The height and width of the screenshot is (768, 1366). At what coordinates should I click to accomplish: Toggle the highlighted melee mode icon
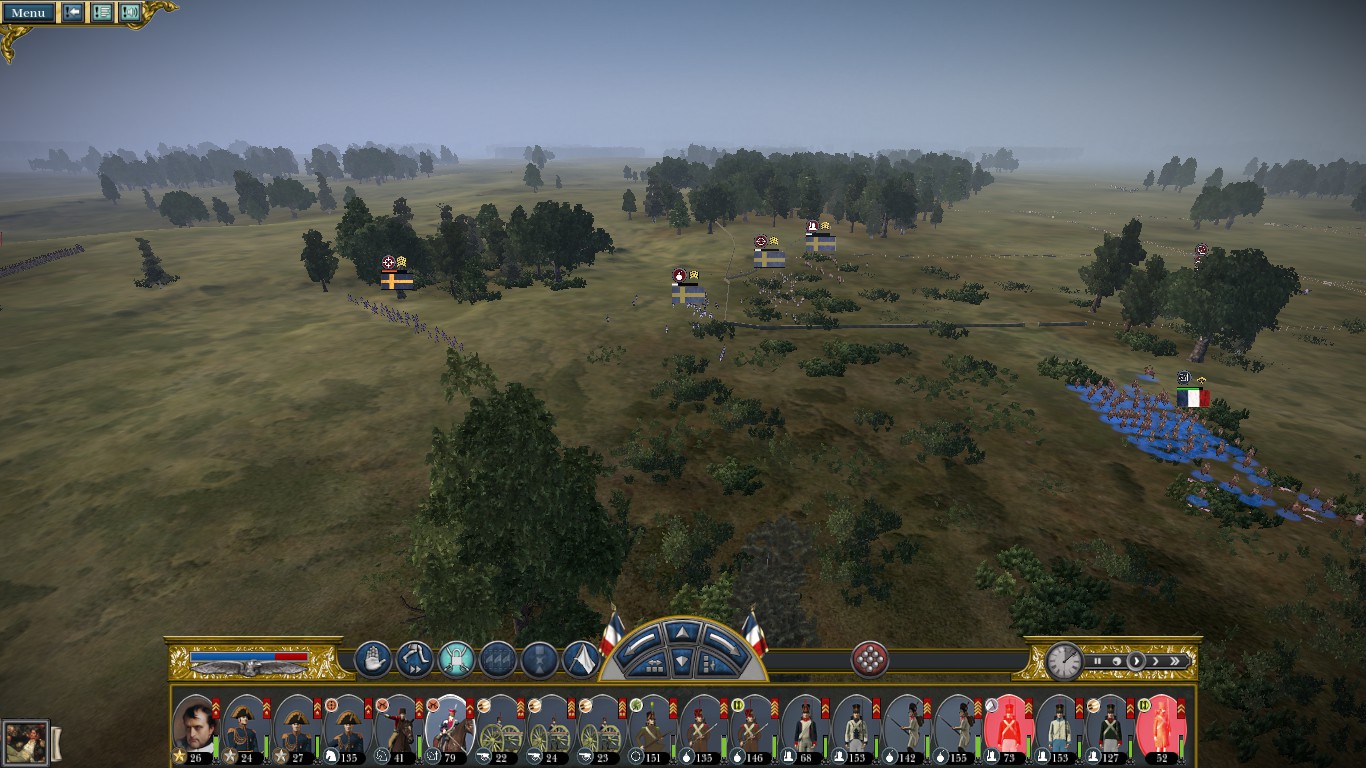coord(456,659)
